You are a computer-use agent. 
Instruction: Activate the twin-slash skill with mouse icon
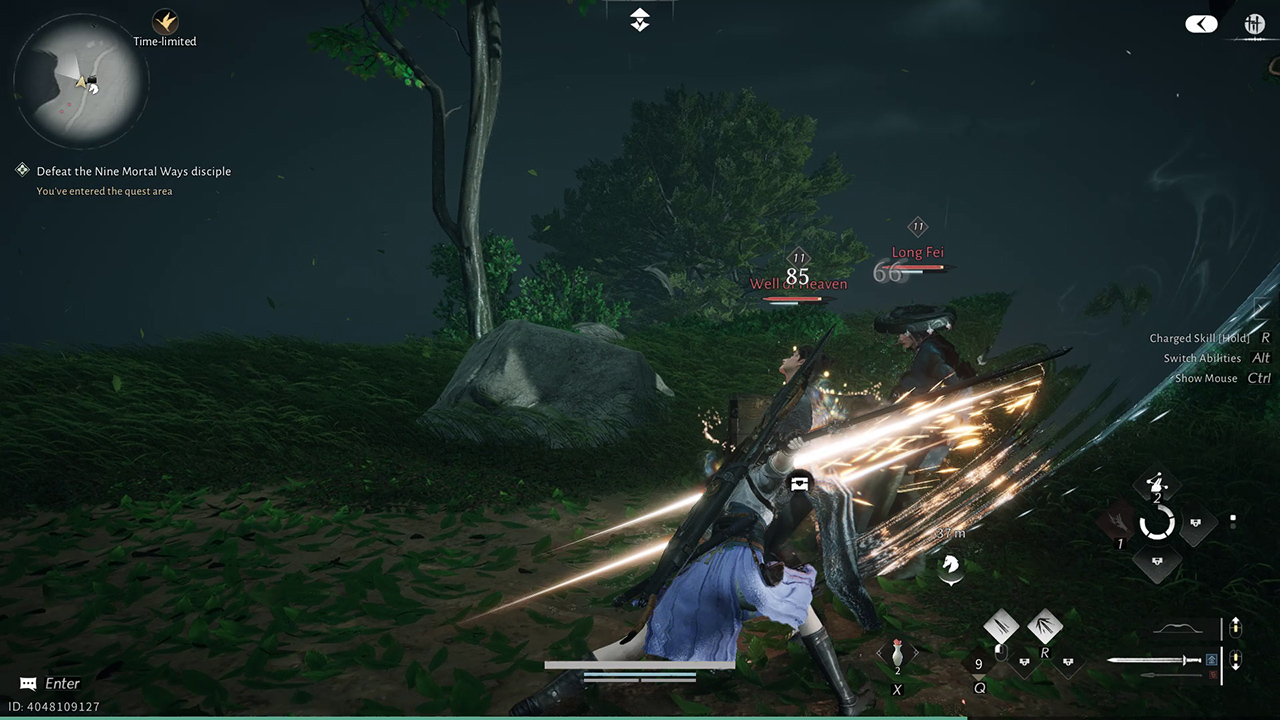[x=1001, y=628]
